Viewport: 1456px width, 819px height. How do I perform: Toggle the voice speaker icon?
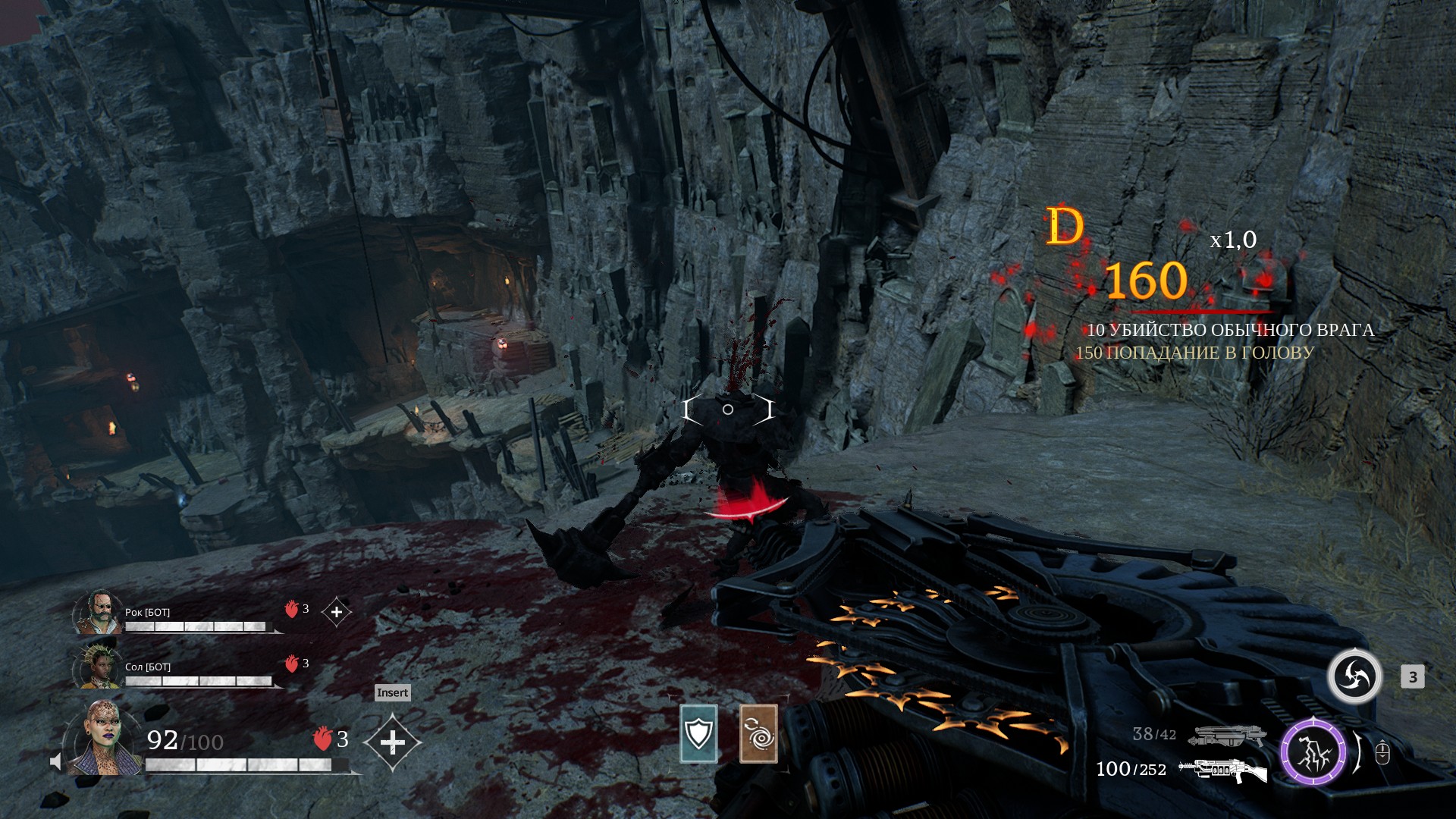tap(55, 761)
